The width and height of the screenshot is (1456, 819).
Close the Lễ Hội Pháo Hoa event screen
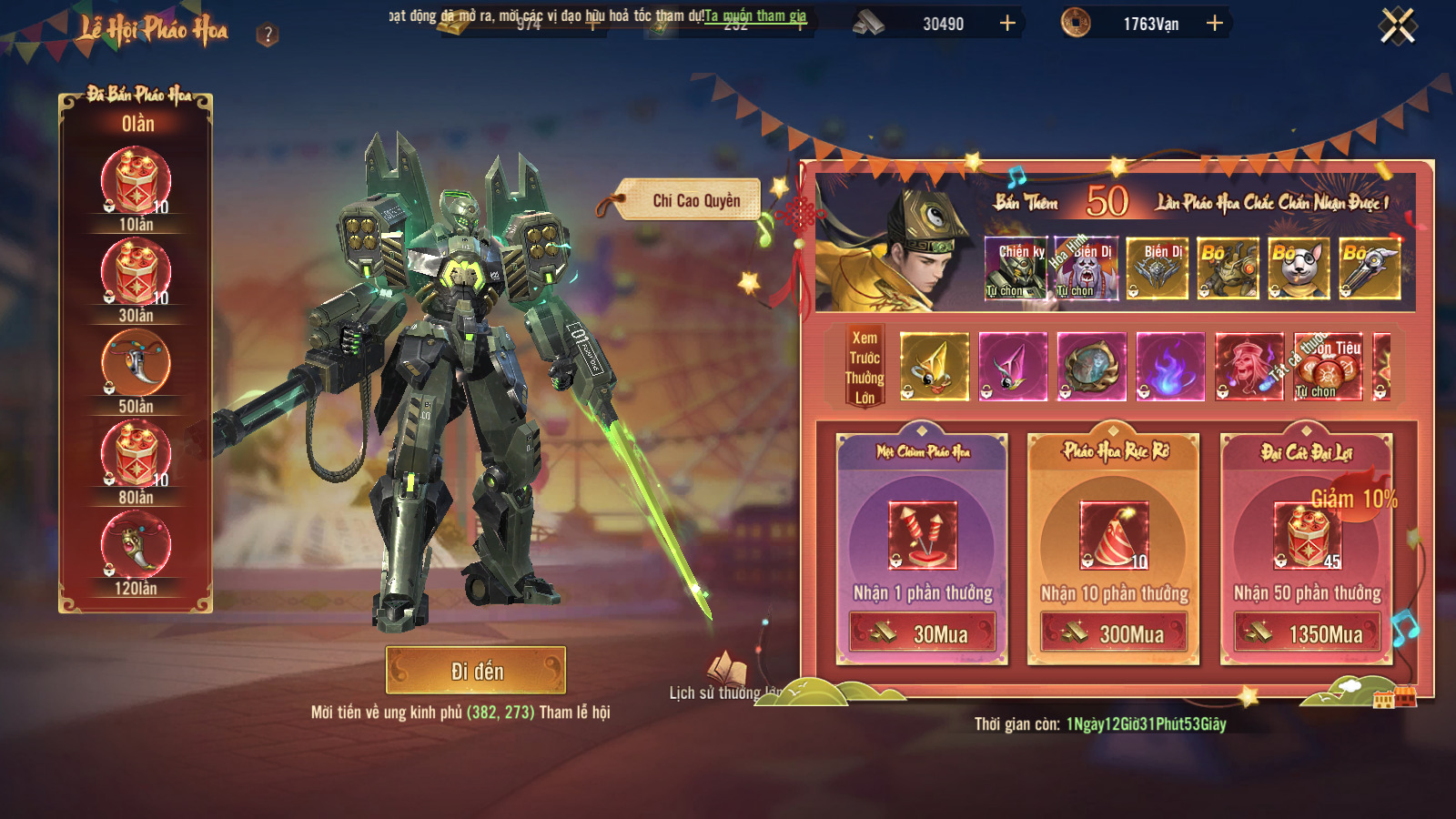coord(1397,25)
